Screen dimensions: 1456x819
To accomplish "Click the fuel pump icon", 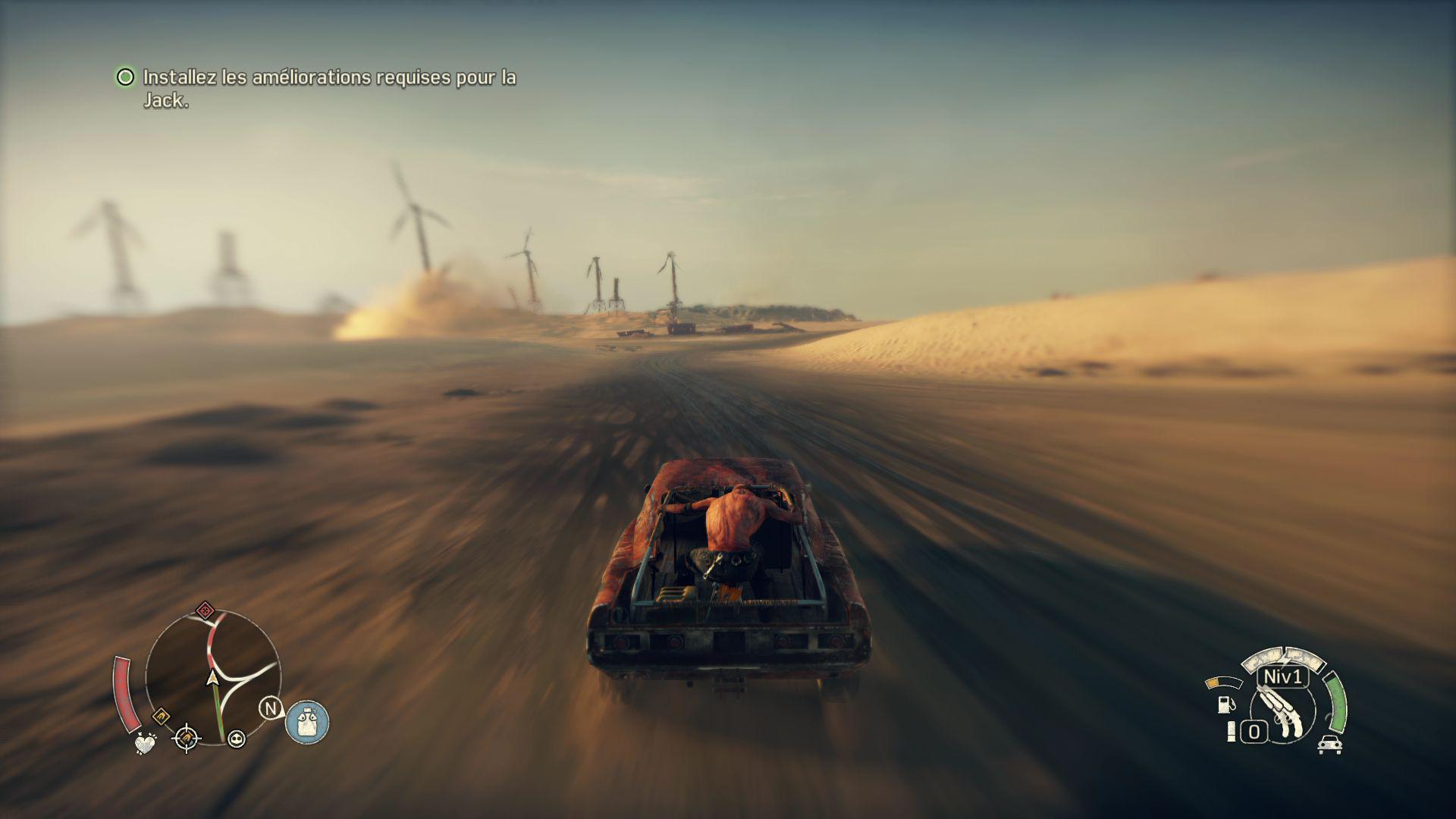I will pyautogui.click(x=1225, y=704).
